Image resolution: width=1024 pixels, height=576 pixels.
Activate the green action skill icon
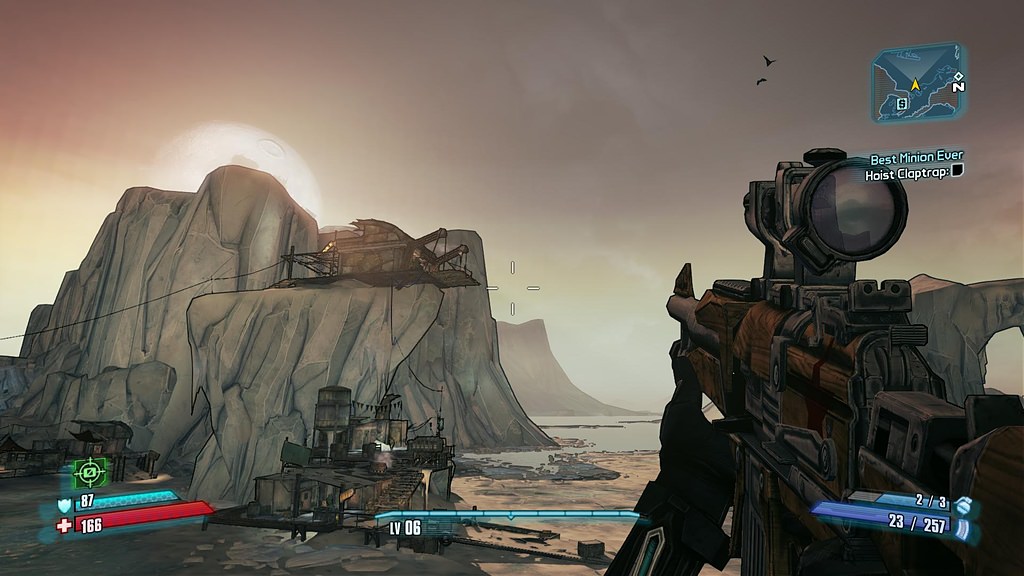(90, 470)
